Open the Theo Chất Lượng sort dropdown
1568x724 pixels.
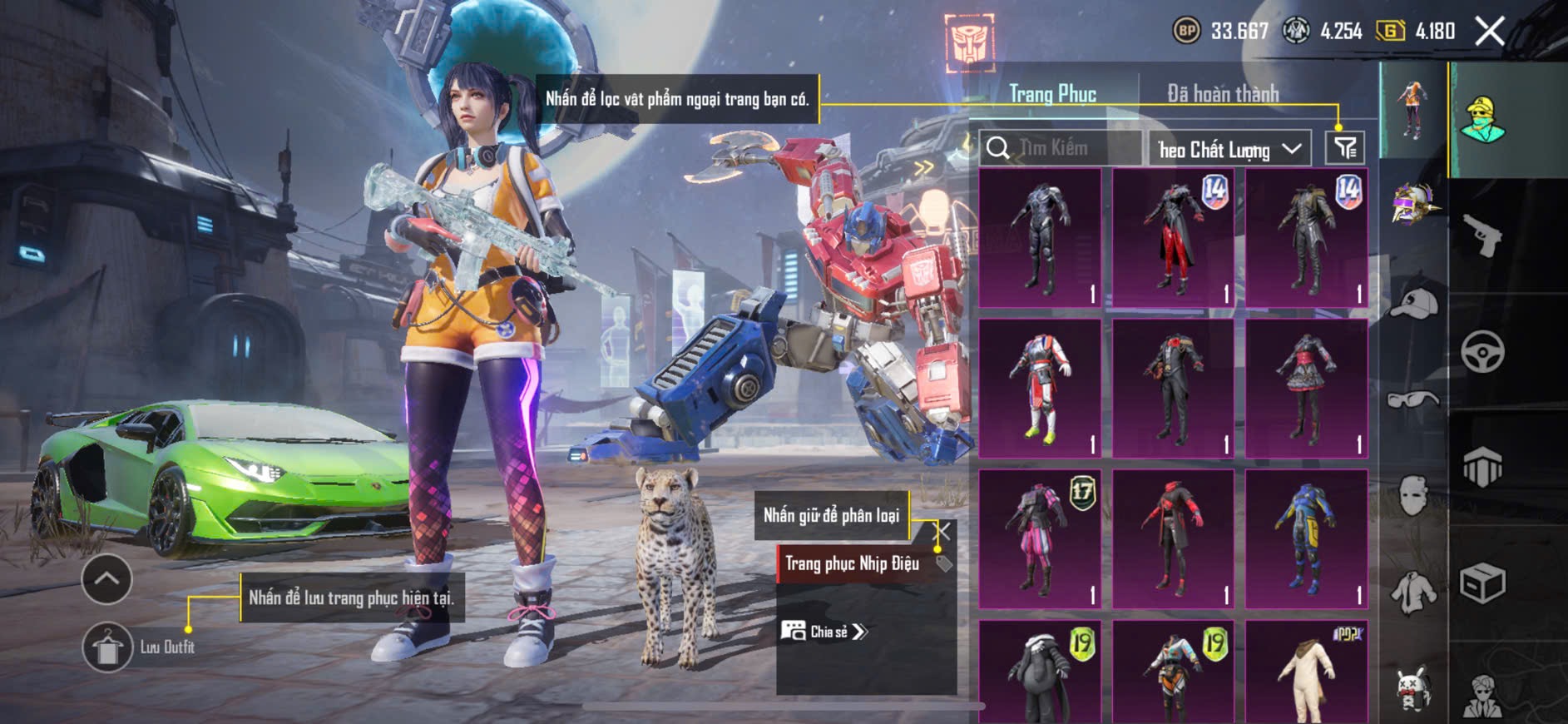(1229, 149)
